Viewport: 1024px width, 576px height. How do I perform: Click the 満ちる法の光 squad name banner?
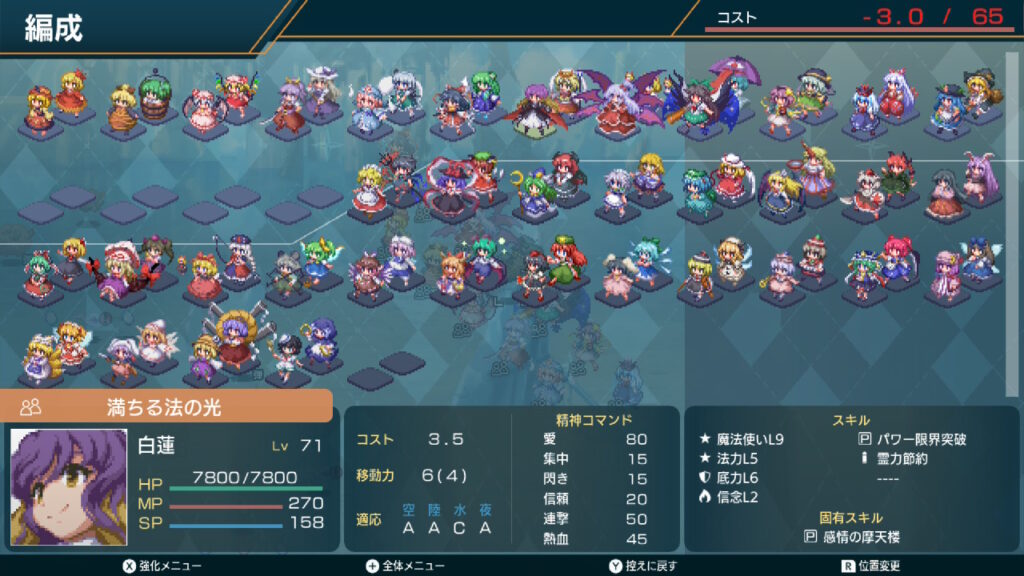[x=166, y=407]
